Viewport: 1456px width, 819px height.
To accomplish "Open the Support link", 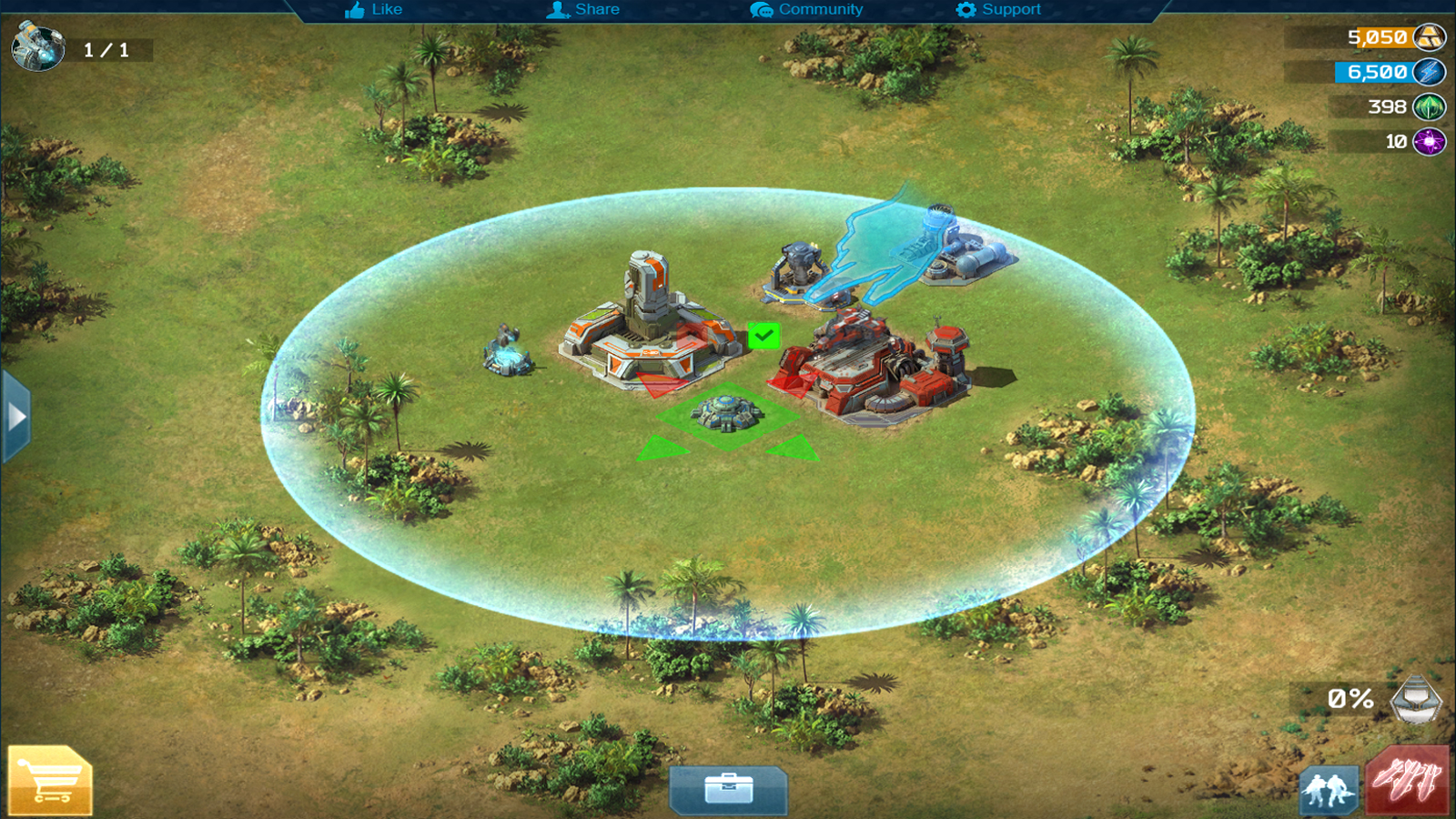I will click(x=998, y=10).
